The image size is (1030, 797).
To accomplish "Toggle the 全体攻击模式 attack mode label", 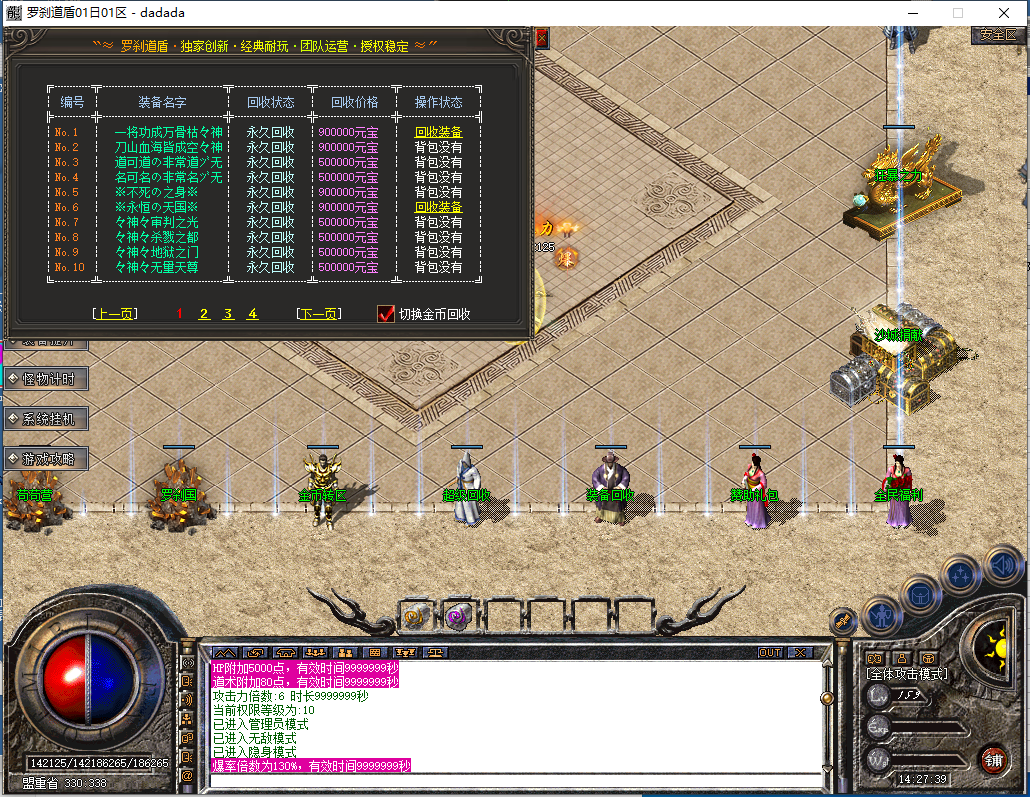I will click(907, 675).
